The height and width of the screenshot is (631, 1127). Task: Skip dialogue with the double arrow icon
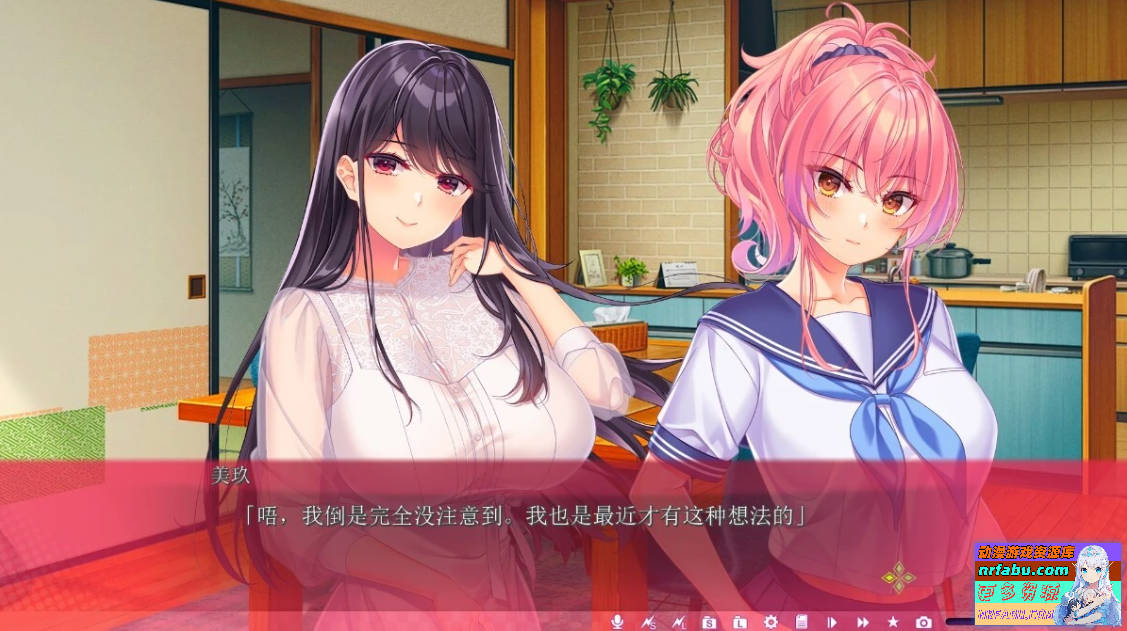coord(862,622)
